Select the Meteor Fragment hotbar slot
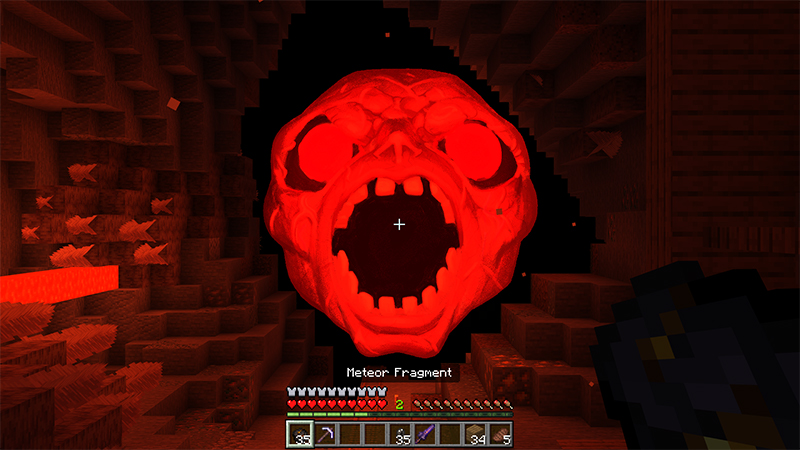The image size is (800, 450). [301, 434]
